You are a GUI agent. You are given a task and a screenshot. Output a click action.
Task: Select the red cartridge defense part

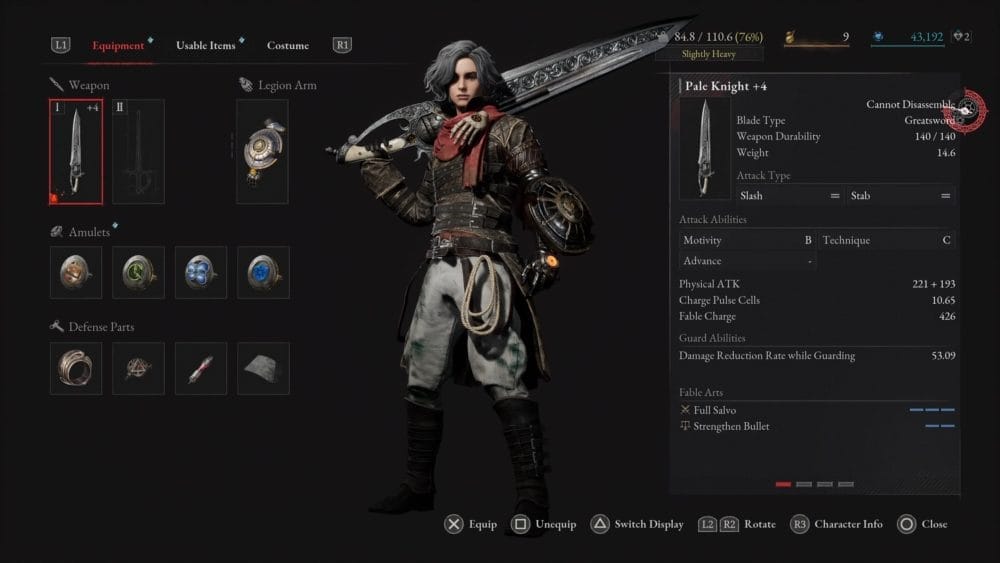pyautogui.click(x=201, y=368)
